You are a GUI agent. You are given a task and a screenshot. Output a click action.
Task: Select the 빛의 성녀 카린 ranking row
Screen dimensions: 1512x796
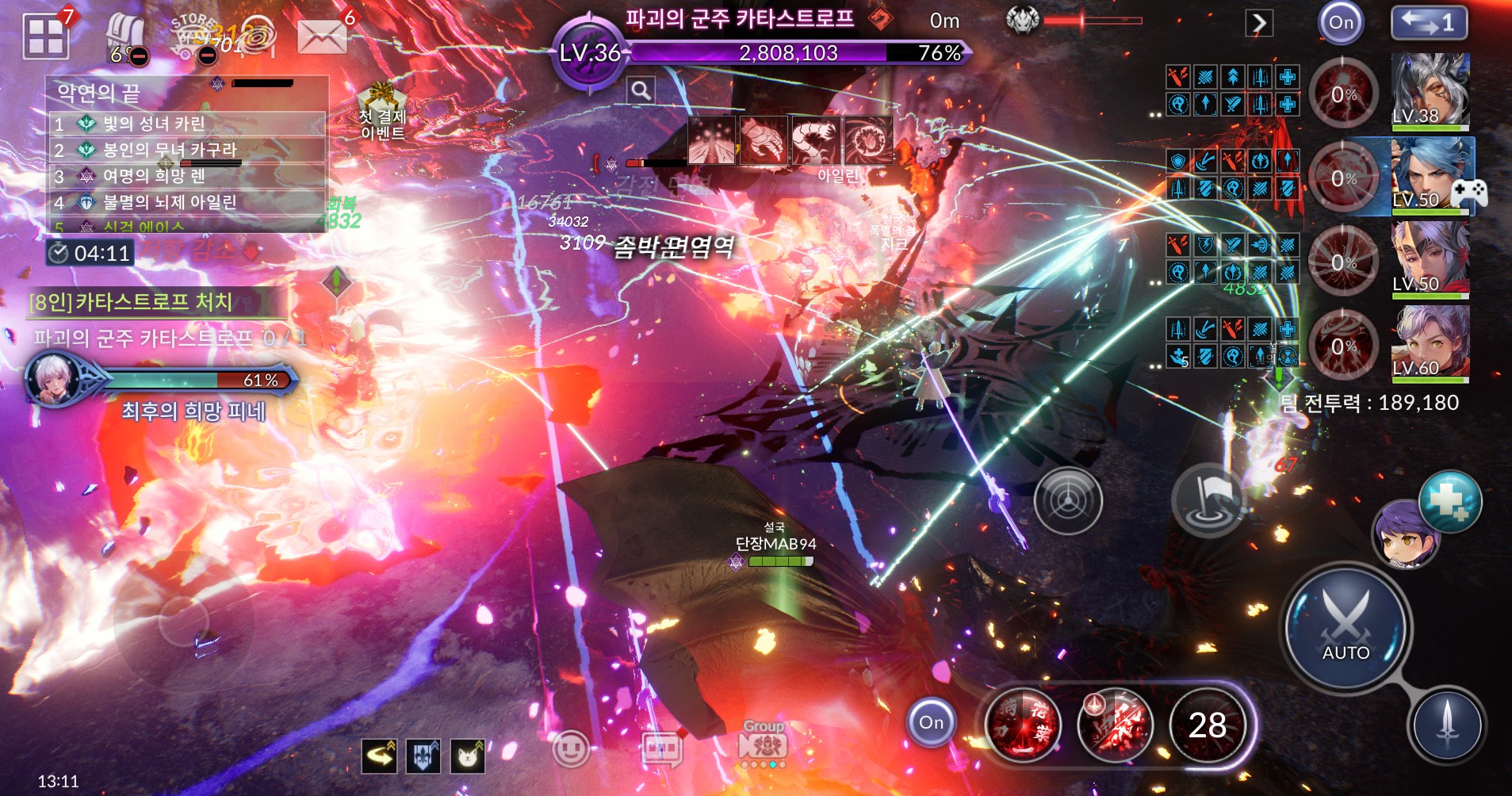coord(187,124)
